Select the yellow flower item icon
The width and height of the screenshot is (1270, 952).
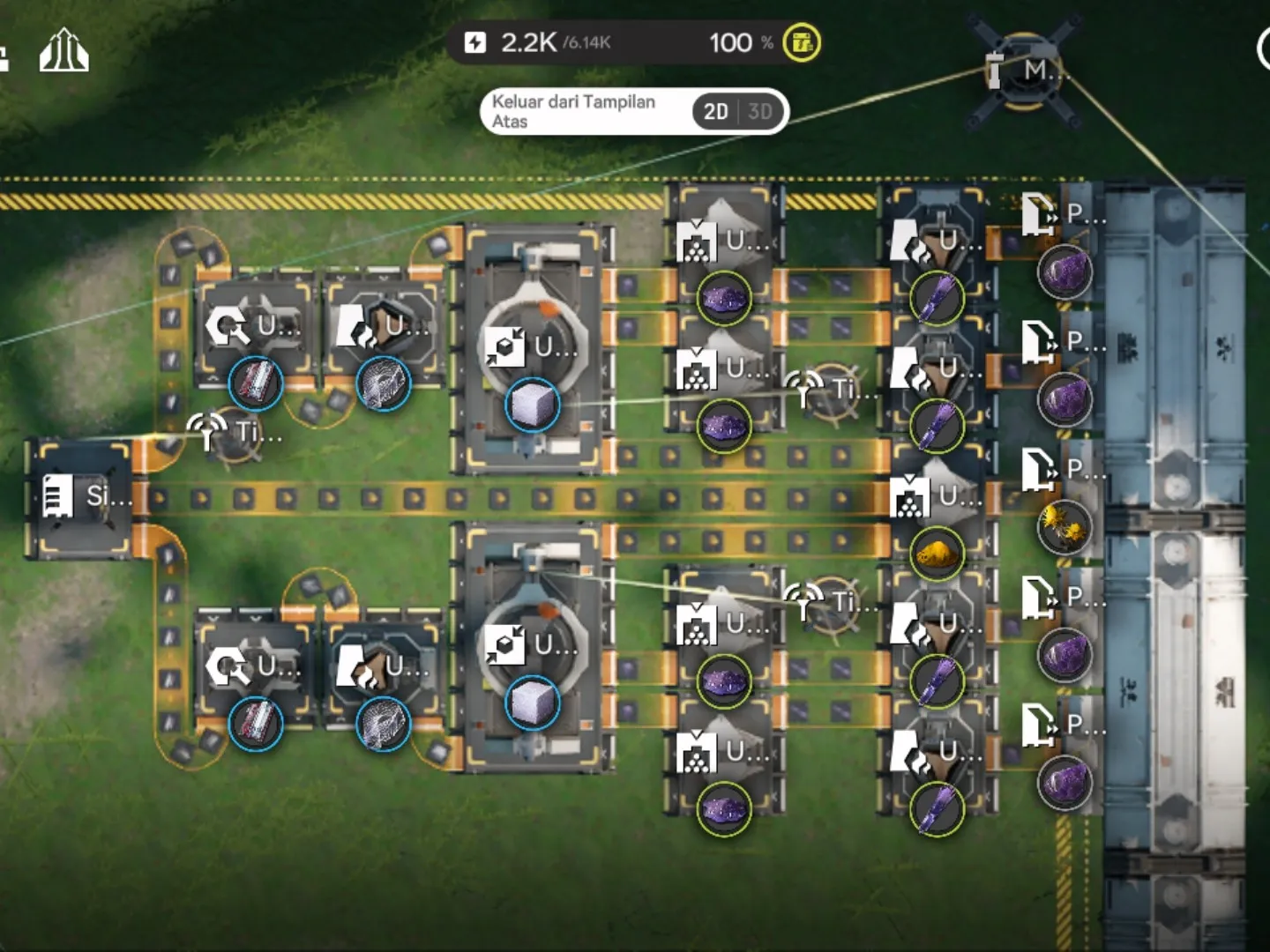pyautogui.click(x=1065, y=527)
